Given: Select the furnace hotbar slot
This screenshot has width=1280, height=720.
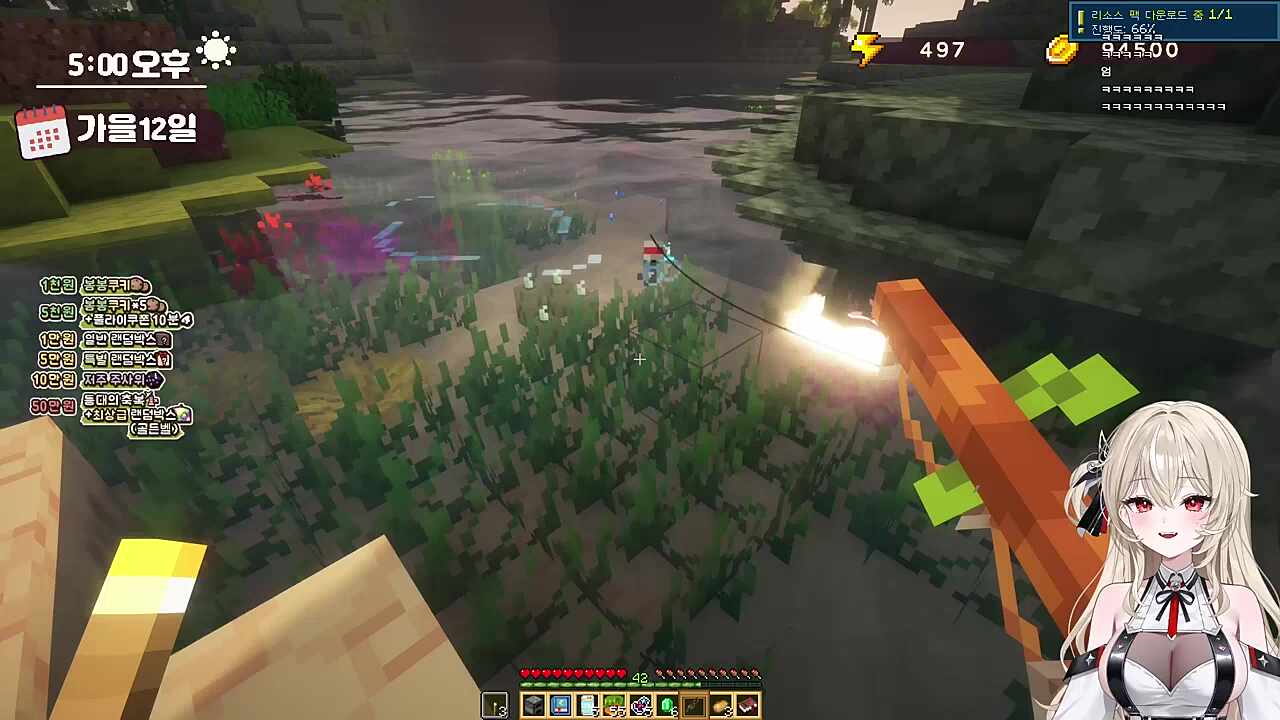Looking at the screenshot, I should click(x=533, y=706).
